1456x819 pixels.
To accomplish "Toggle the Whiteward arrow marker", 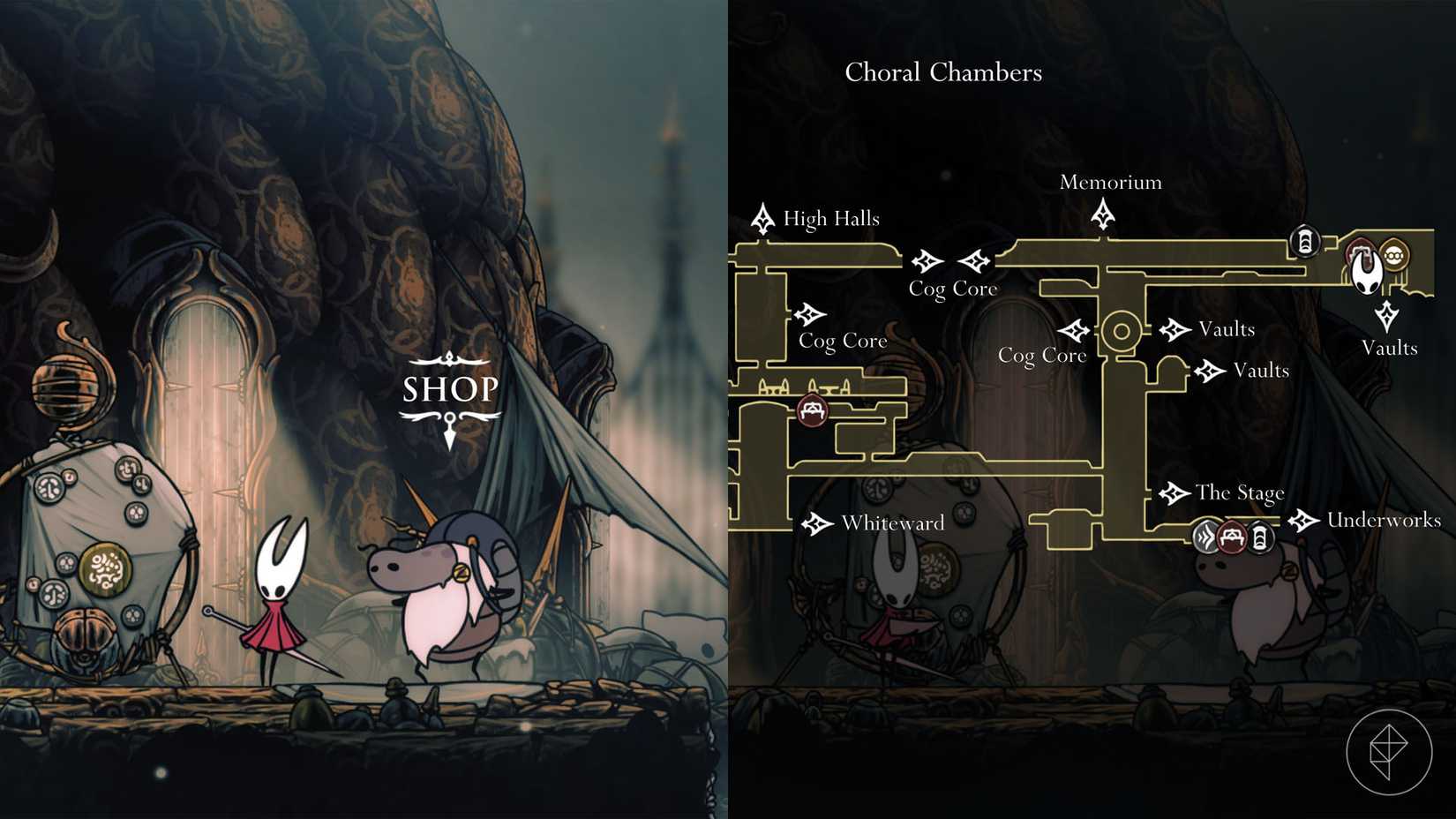I will coord(816,522).
